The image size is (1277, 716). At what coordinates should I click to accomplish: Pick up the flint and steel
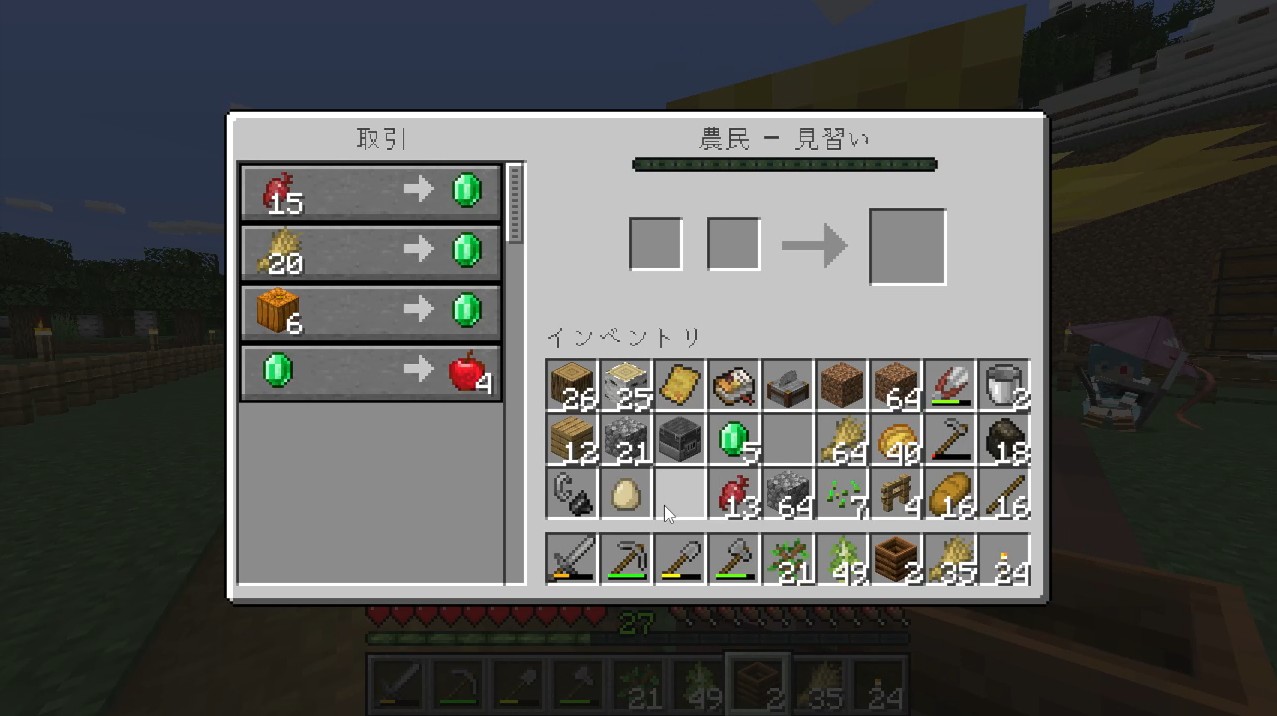572,493
